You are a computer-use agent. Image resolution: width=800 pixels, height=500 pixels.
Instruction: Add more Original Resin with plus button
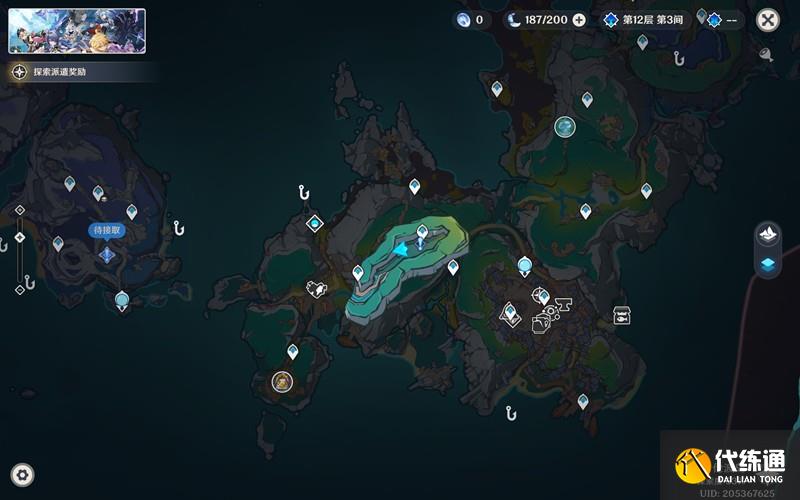[581, 20]
